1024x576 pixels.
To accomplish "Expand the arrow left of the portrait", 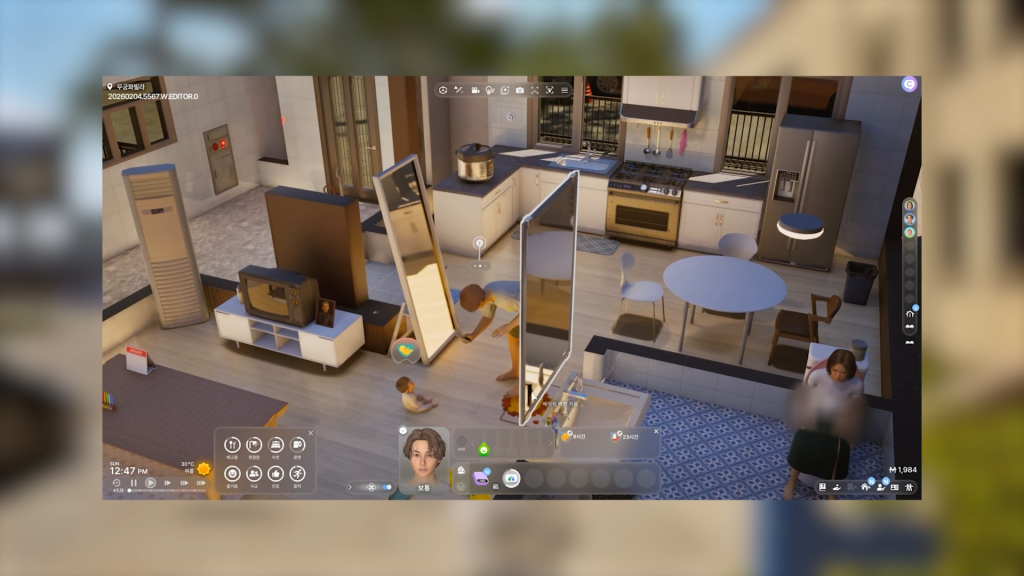I will (350, 487).
